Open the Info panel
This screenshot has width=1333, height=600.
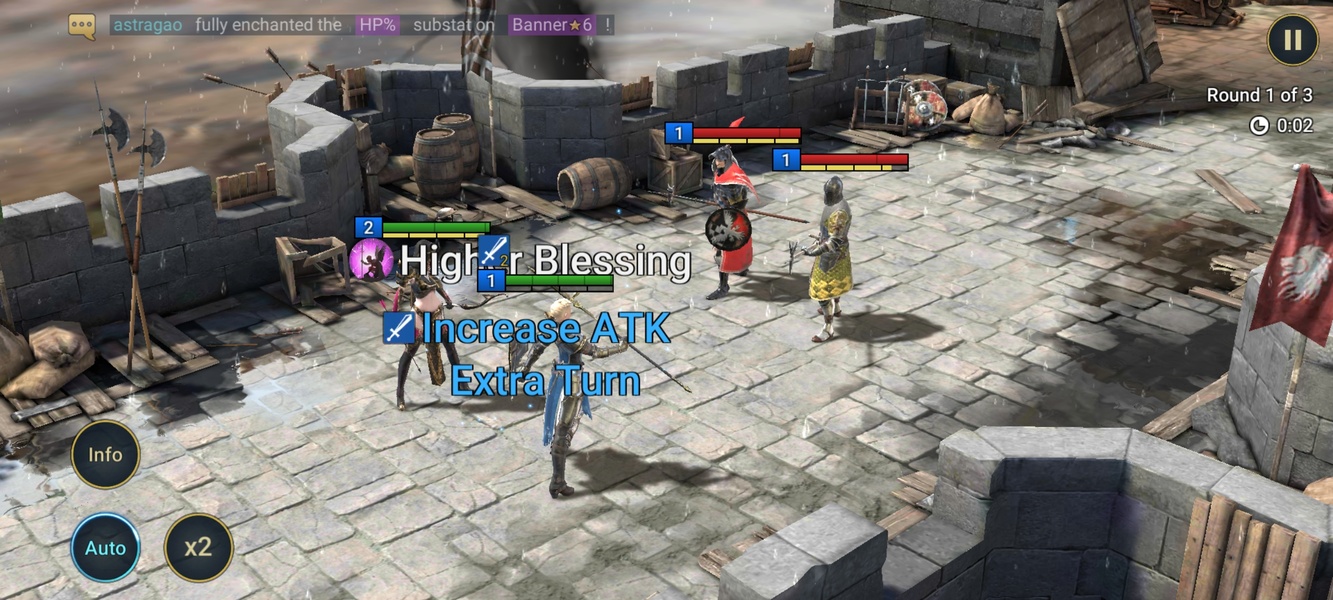pyautogui.click(x=105, y=455)
